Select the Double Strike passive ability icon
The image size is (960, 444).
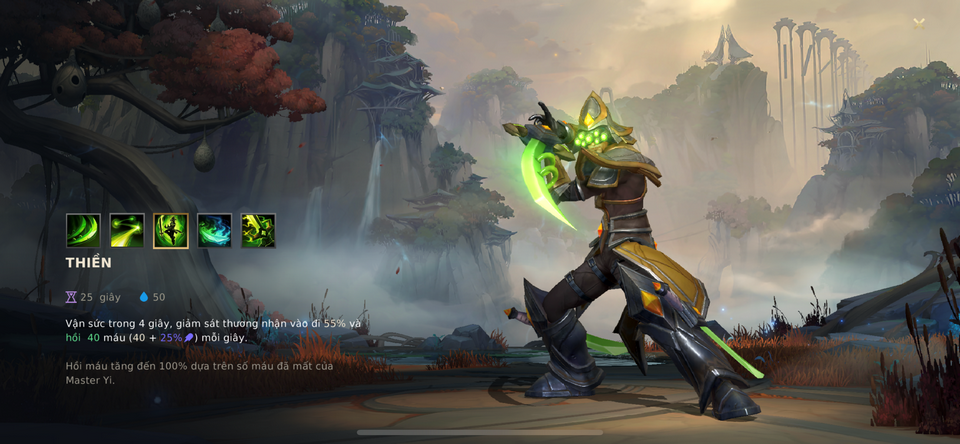(x=83, y=230)
